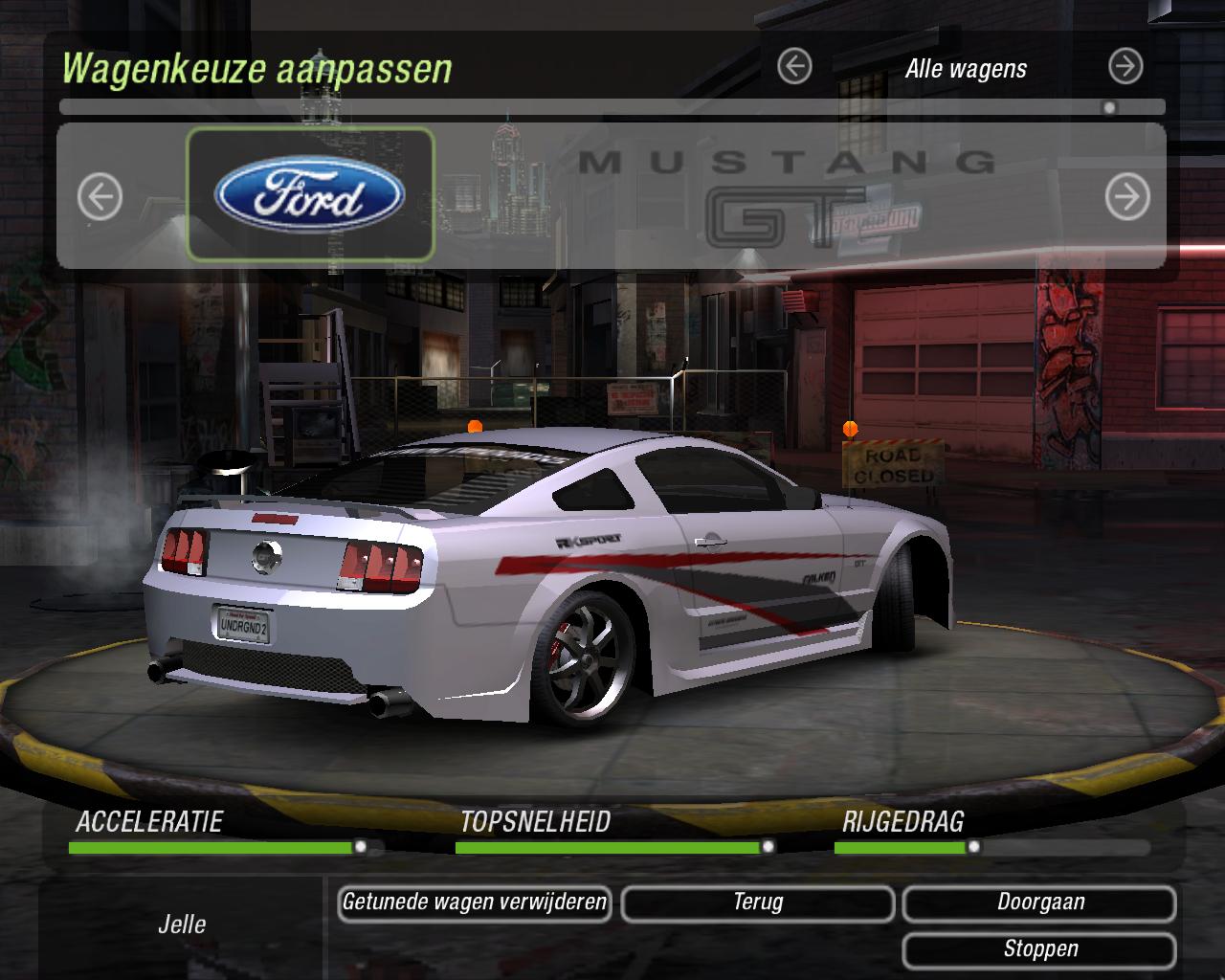The height and width of the screenshot is (980, 1225).
Task: Select the Ford logo car tile
Action: [x=310, y=195]
